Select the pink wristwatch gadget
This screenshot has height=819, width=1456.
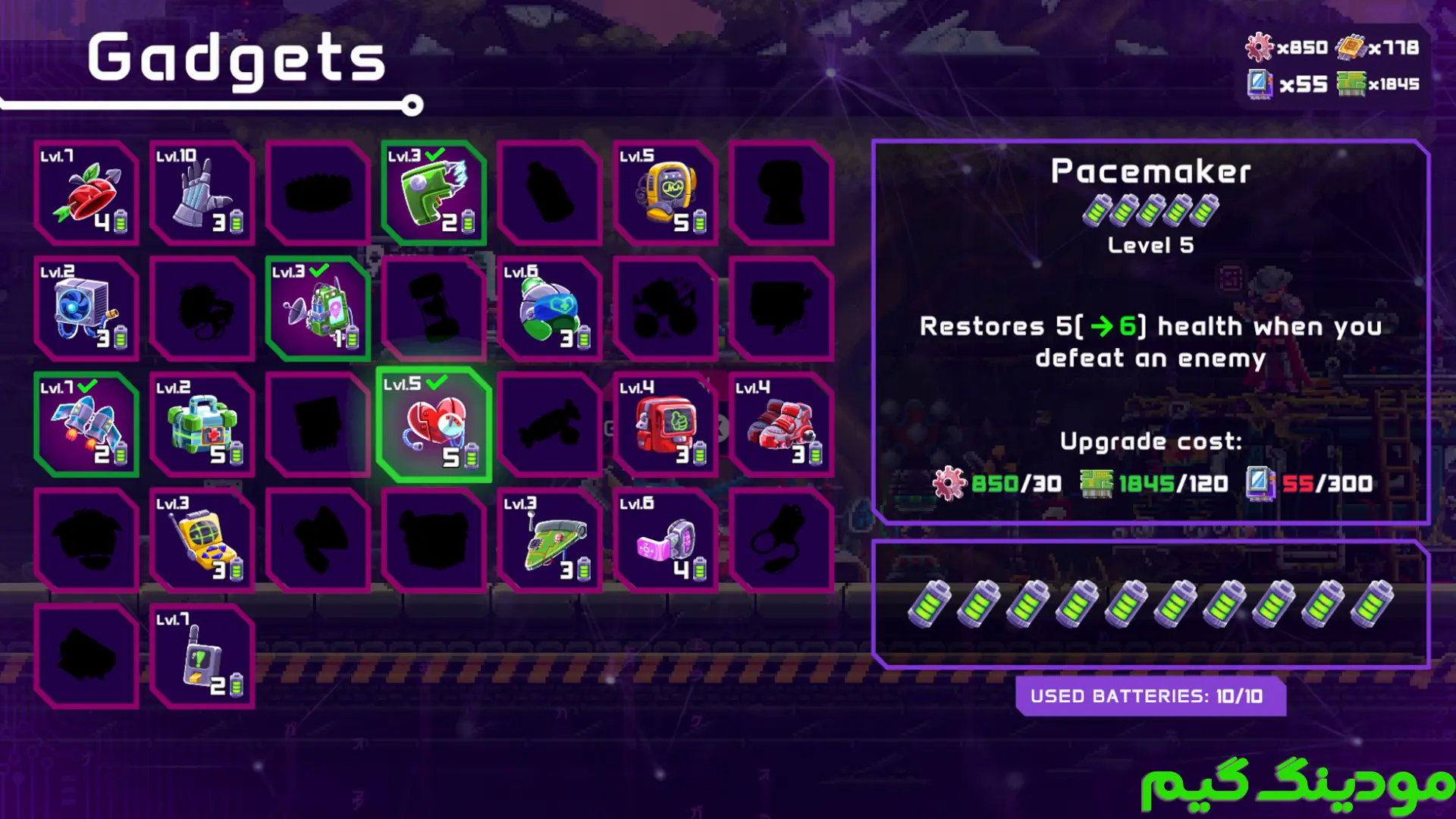click(x=665, y=540)
